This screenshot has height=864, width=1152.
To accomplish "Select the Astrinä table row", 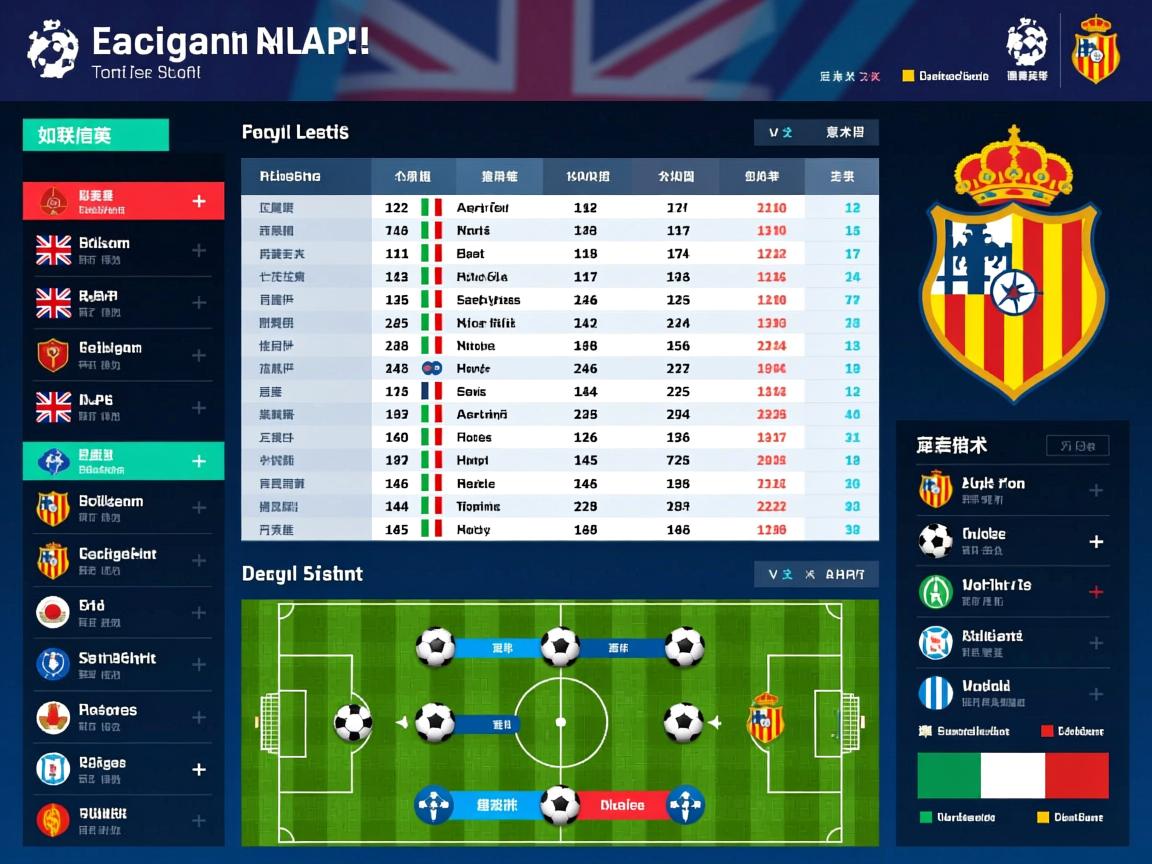I will [x=482, y=414].
